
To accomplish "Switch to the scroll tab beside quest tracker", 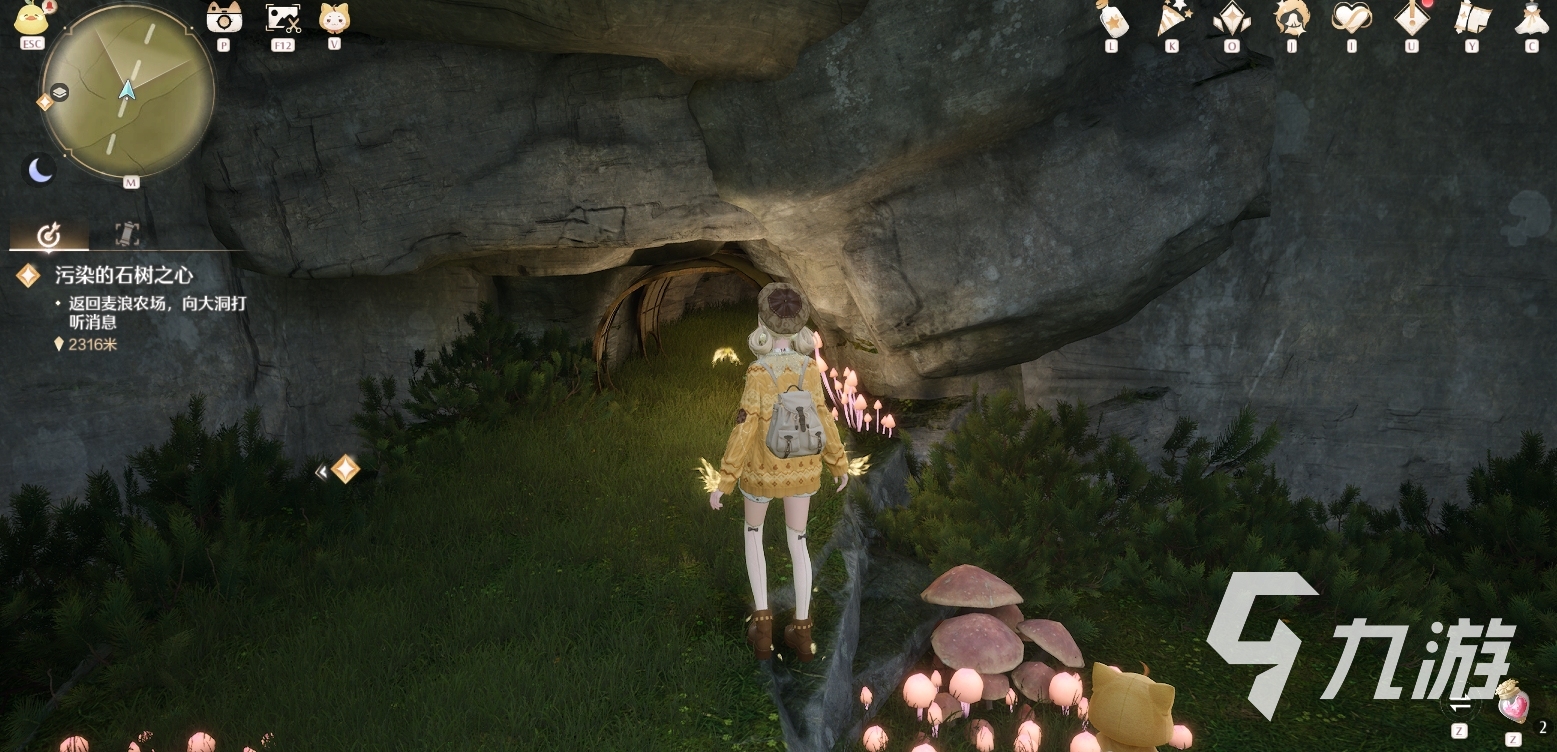I will click(127, 234).
